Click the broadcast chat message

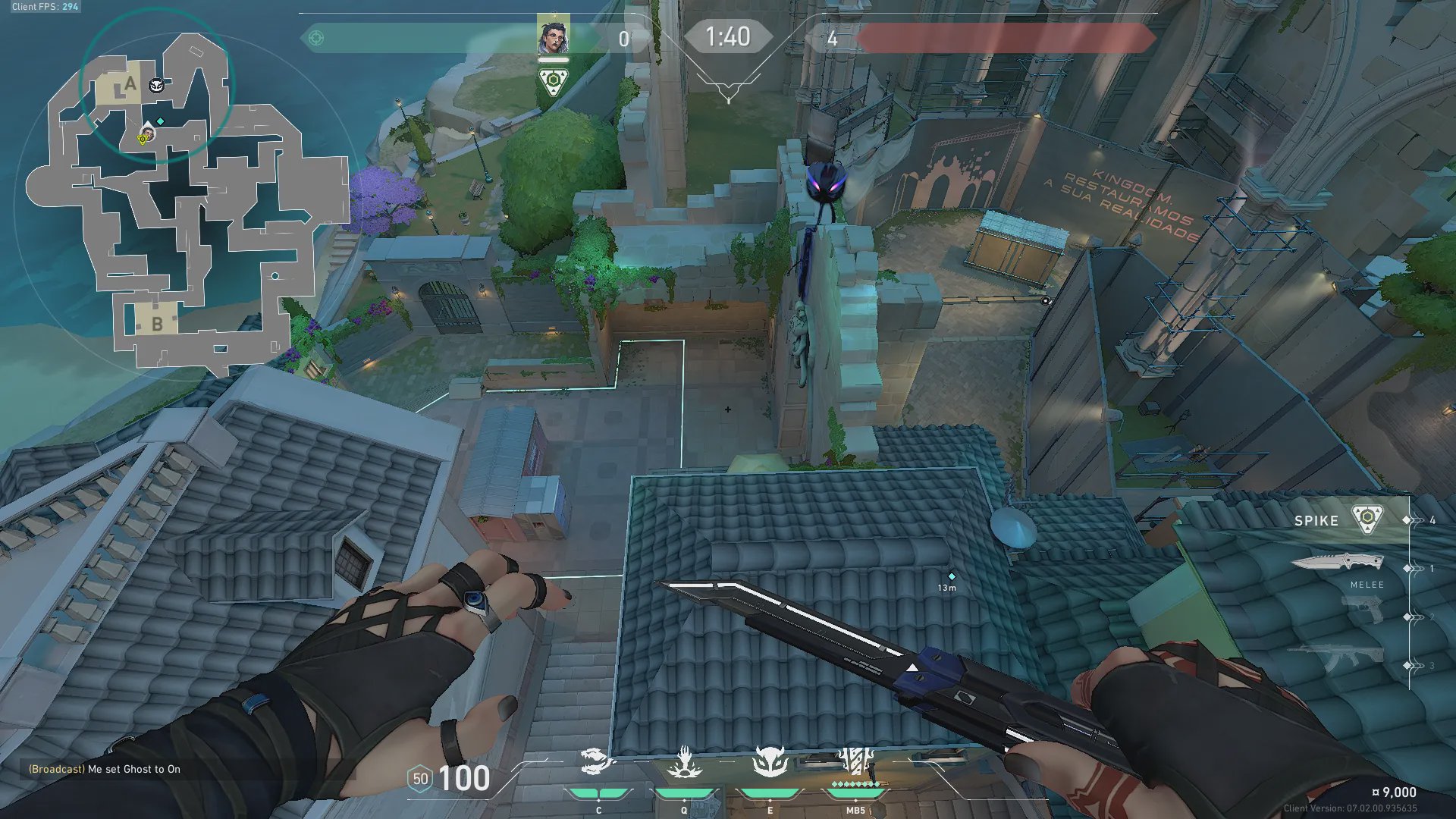(105, 769)
